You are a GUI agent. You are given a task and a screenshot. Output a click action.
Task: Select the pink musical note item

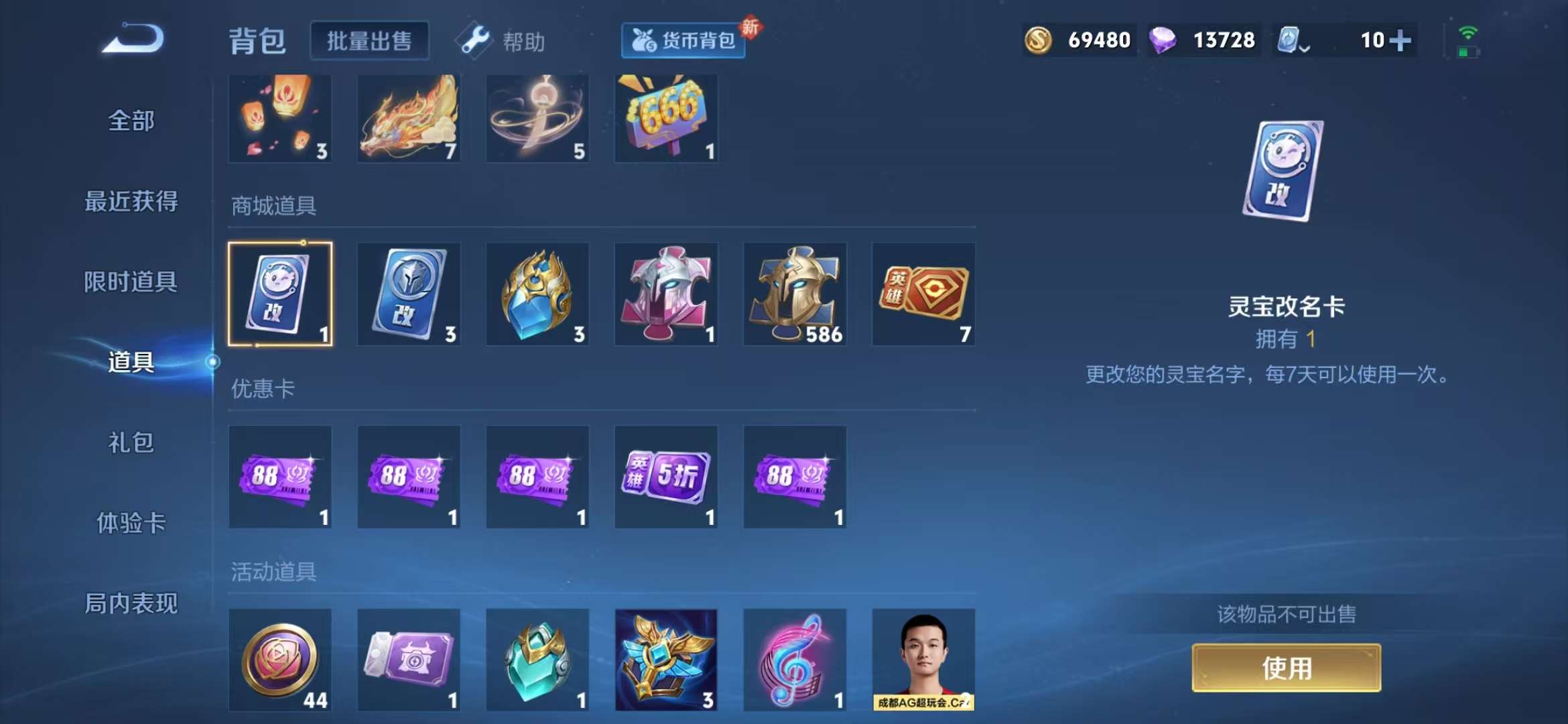tap(795, 660)
